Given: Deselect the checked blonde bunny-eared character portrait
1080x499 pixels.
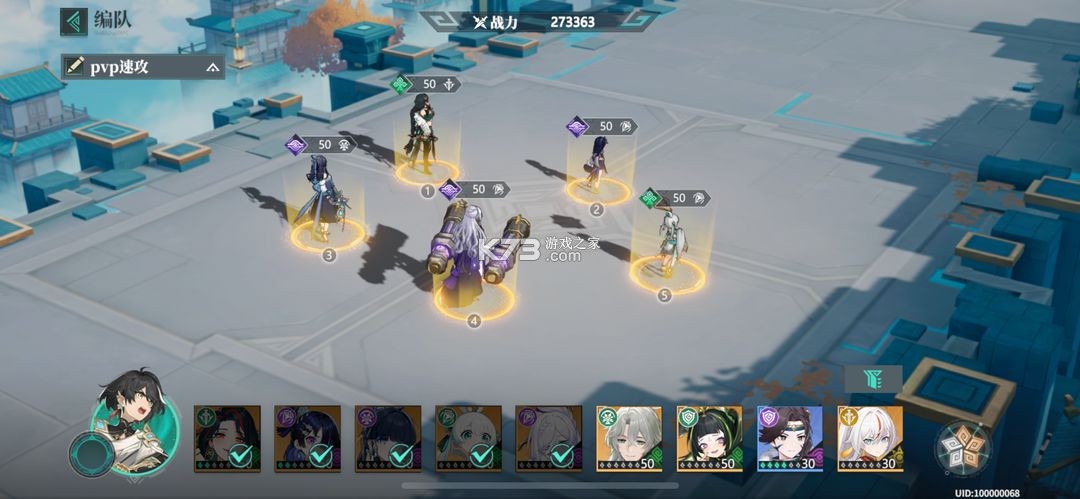Looking at the screenshot, I should point(468,438).
